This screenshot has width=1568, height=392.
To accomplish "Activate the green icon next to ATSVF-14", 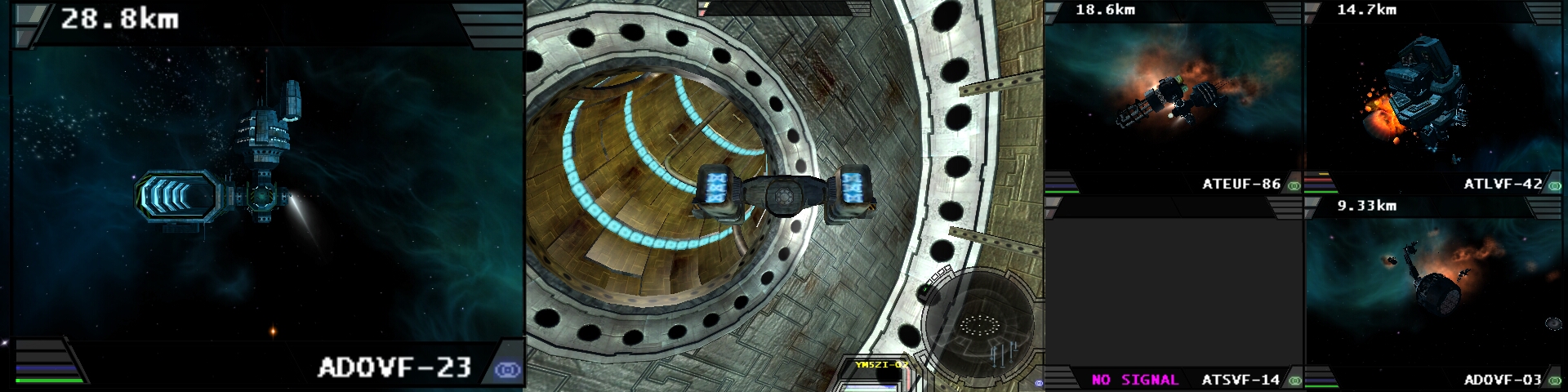I will coord(1294,380).
